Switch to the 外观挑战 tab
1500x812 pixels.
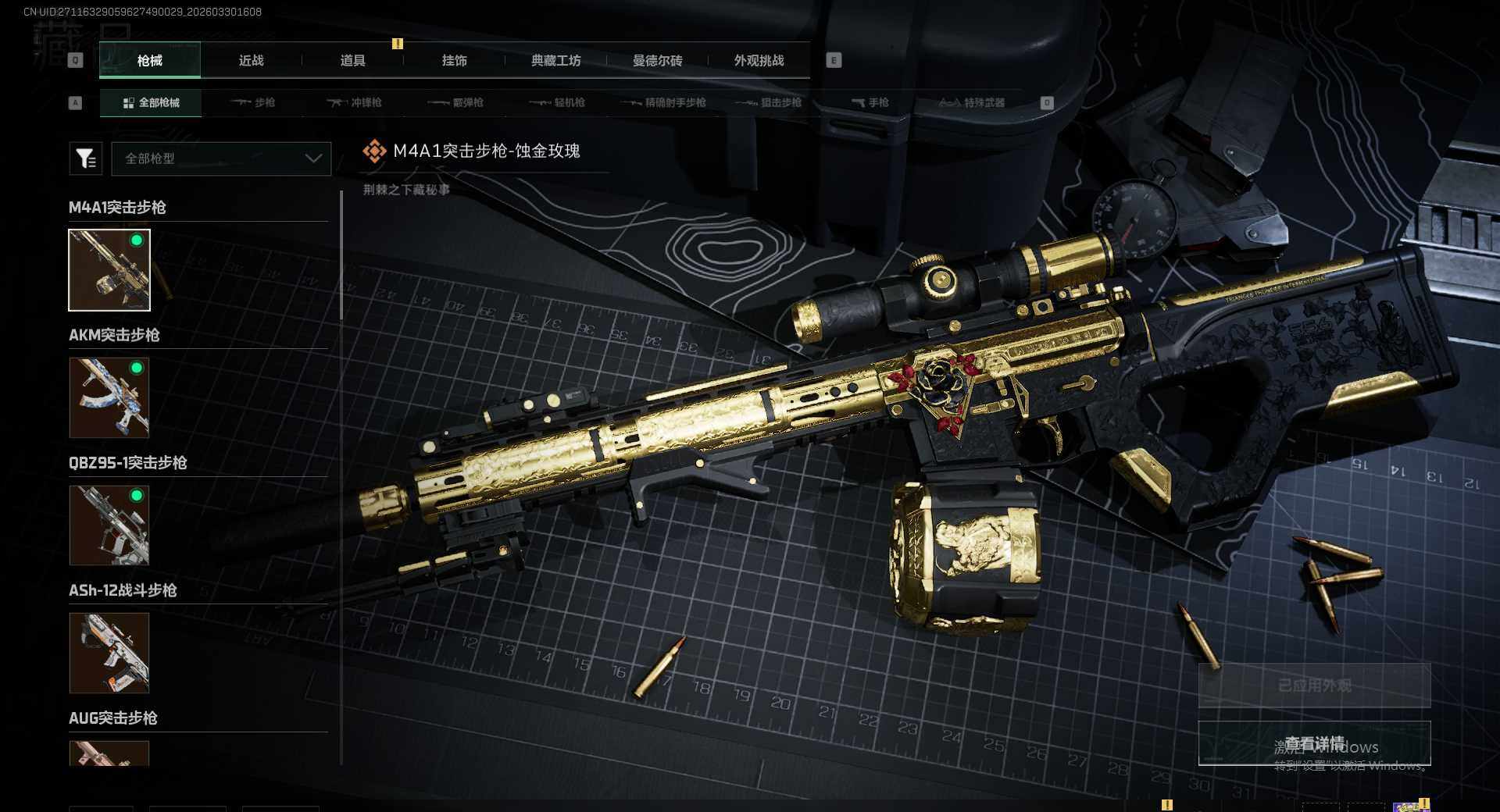759,61
